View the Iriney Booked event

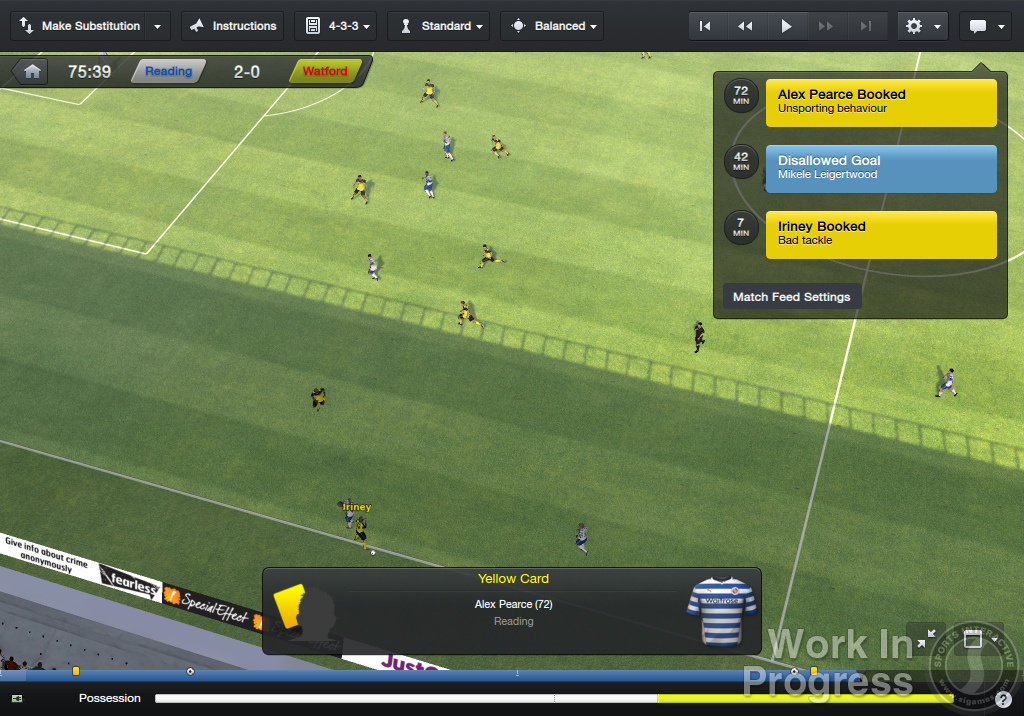click(x=881, y=235)
